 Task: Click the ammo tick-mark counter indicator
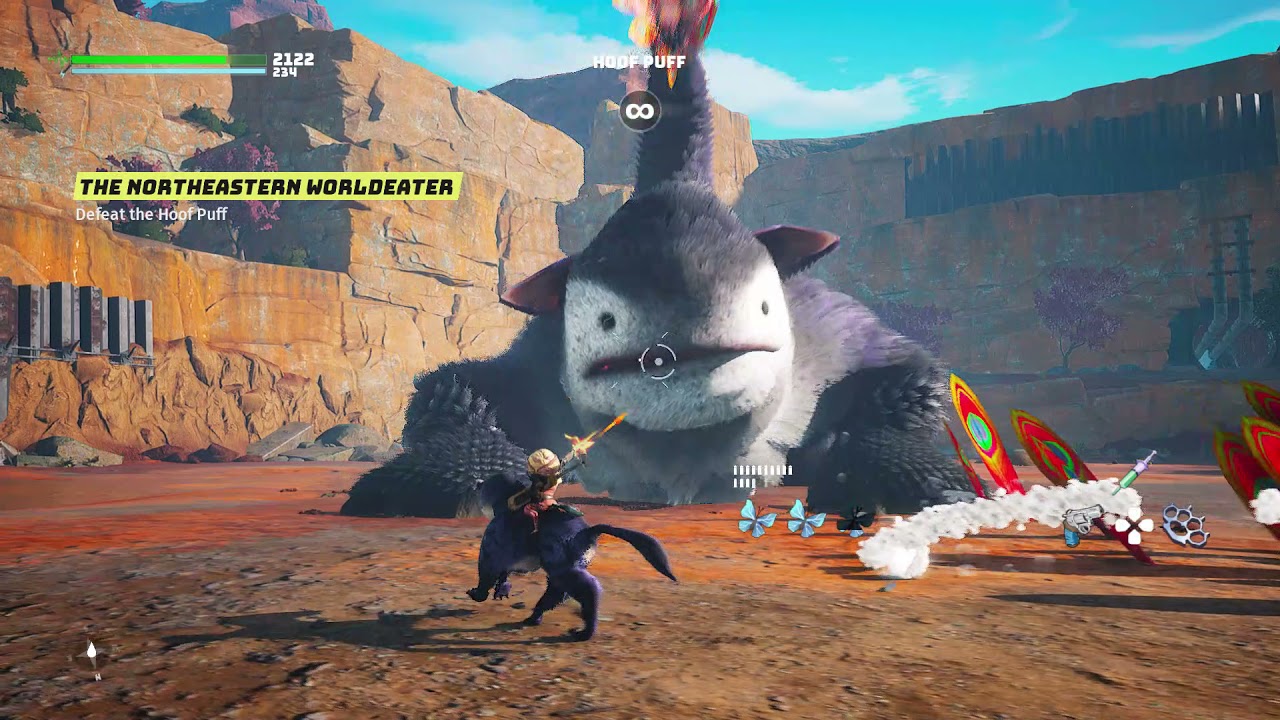762,473
